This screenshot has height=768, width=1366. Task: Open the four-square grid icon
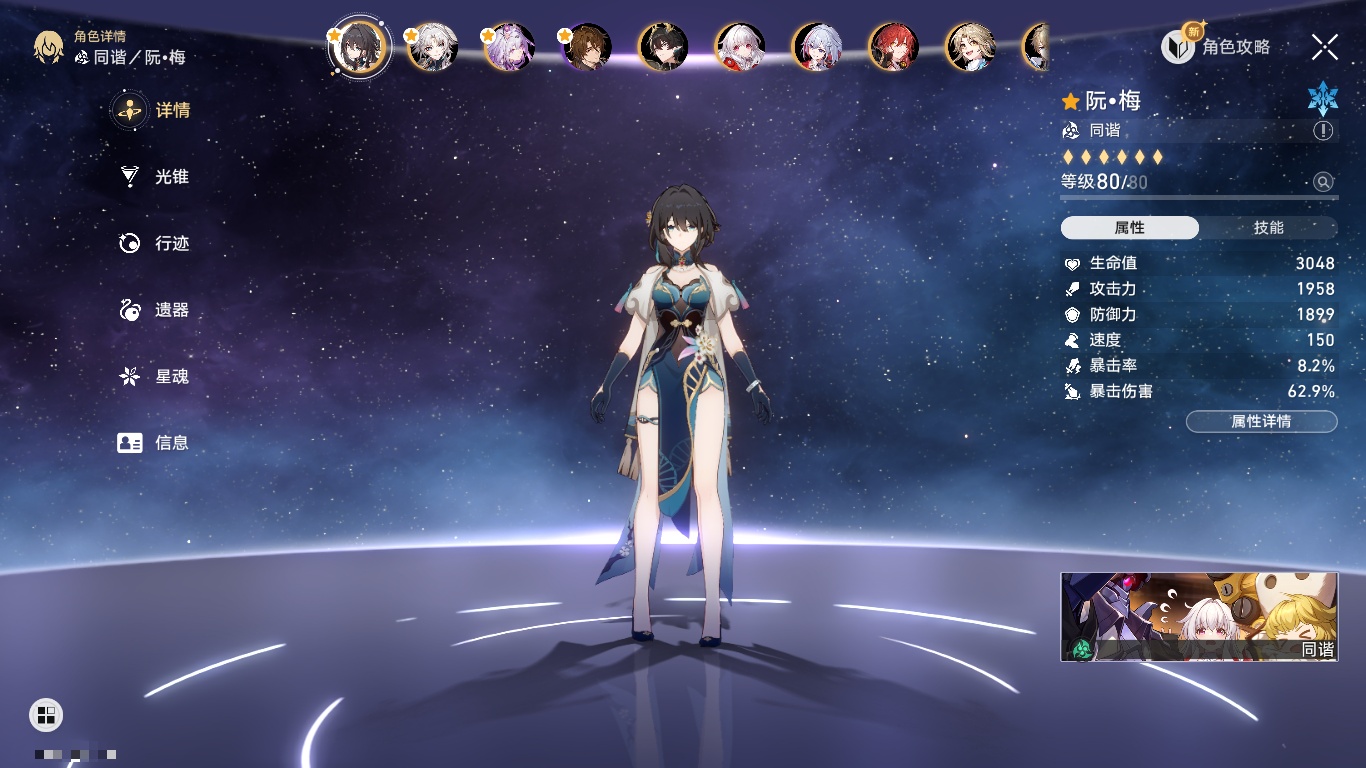point(46,714)
